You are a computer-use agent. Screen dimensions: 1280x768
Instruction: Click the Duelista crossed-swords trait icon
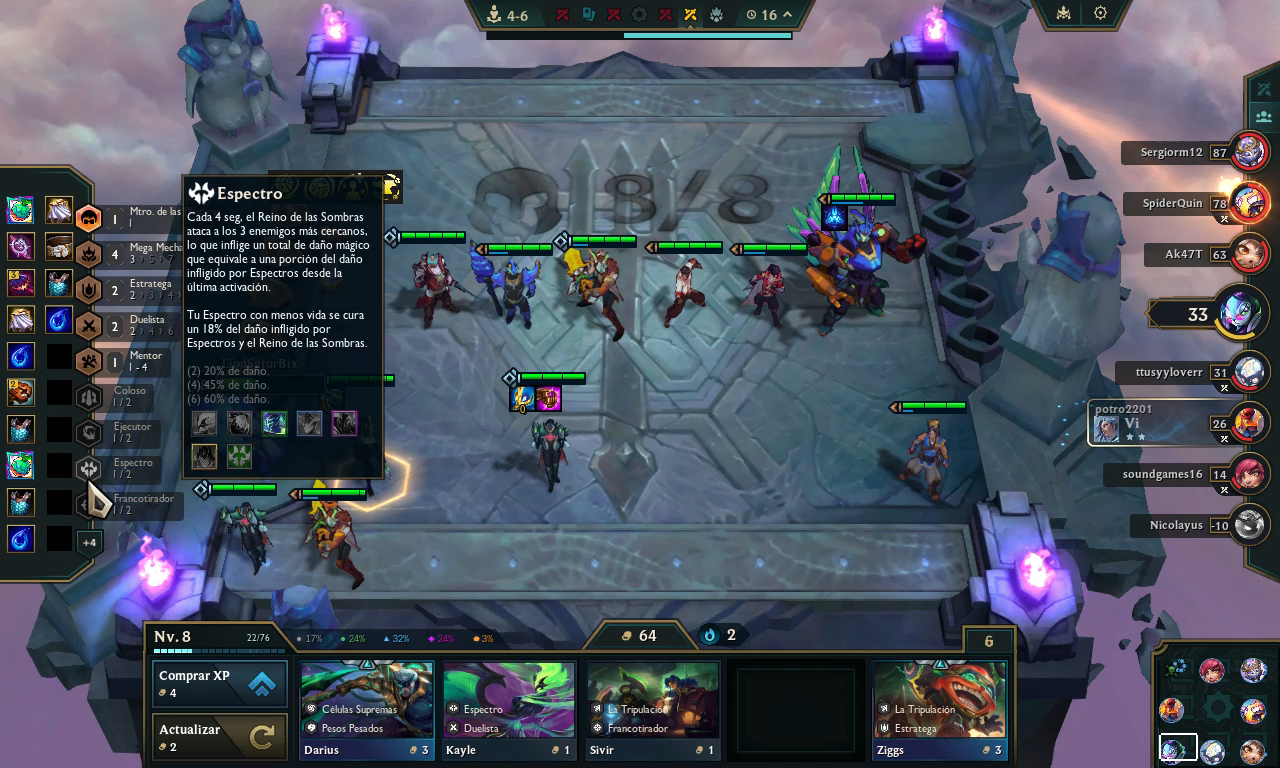(89, 322)
